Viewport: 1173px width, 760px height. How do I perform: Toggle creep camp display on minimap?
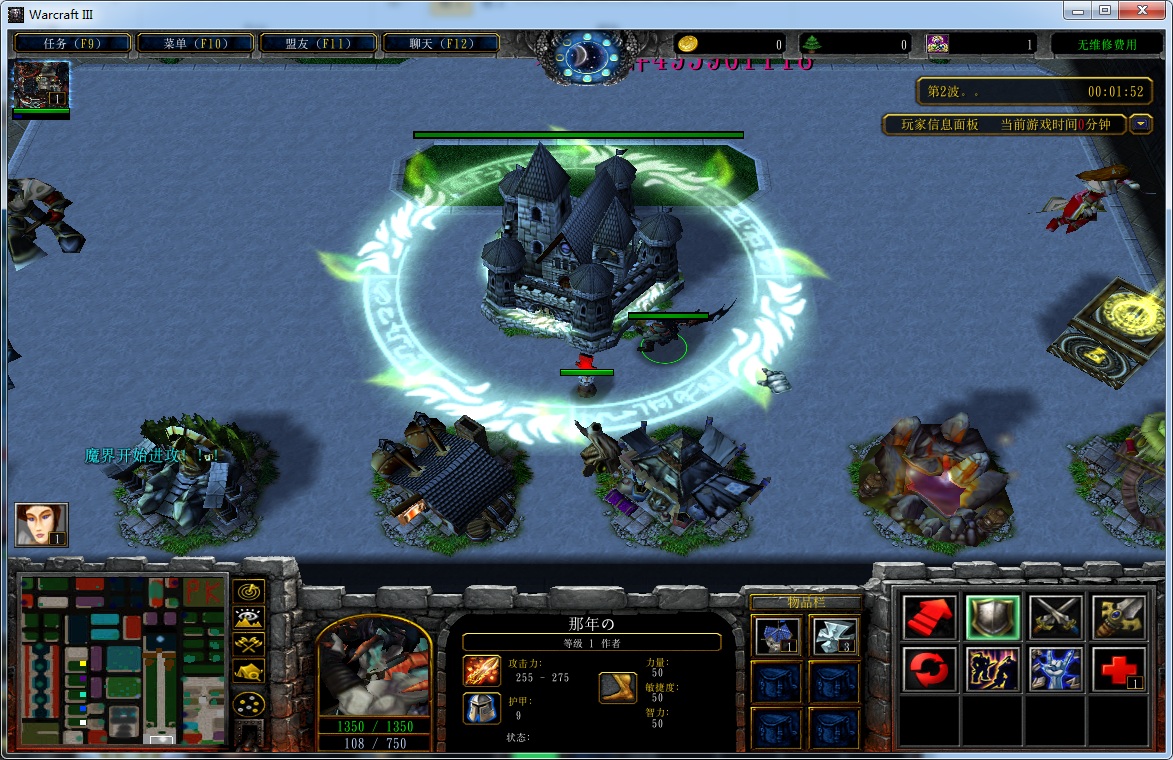(x=249, y=672)
